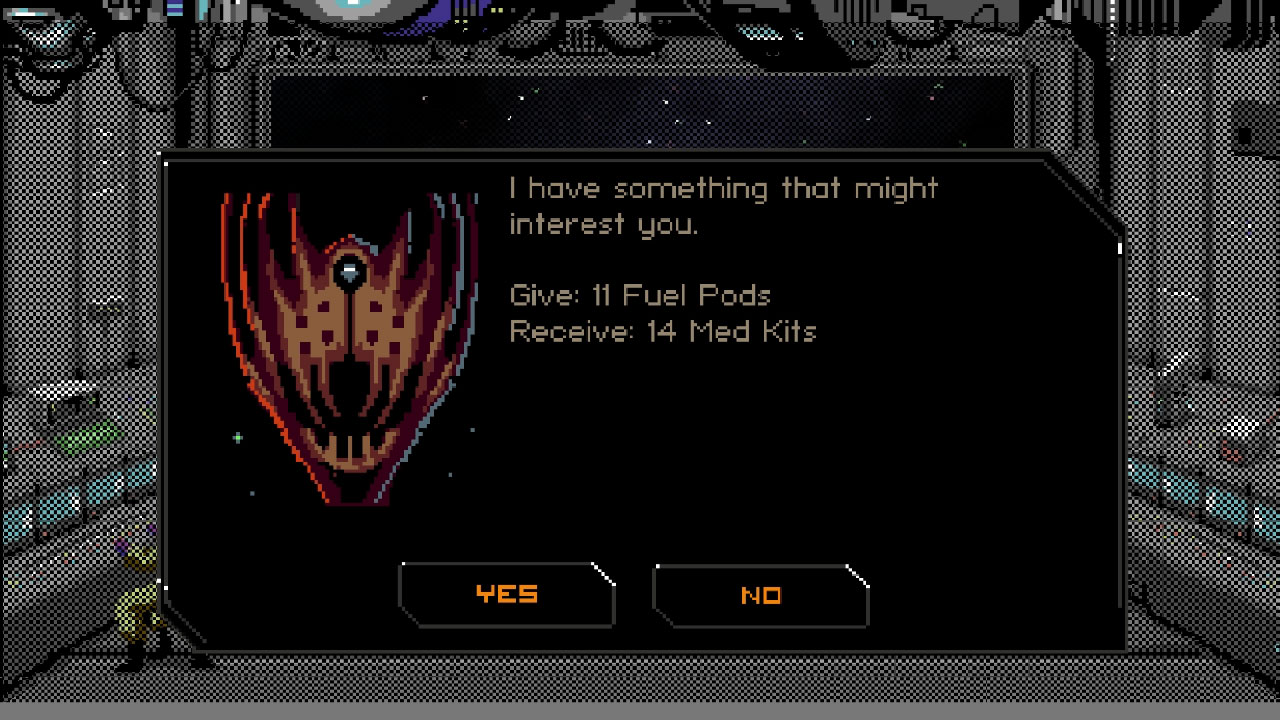Click the glowing gem on the alien's forehead
The image size is (1280, 720).
[x=350, y=270]
